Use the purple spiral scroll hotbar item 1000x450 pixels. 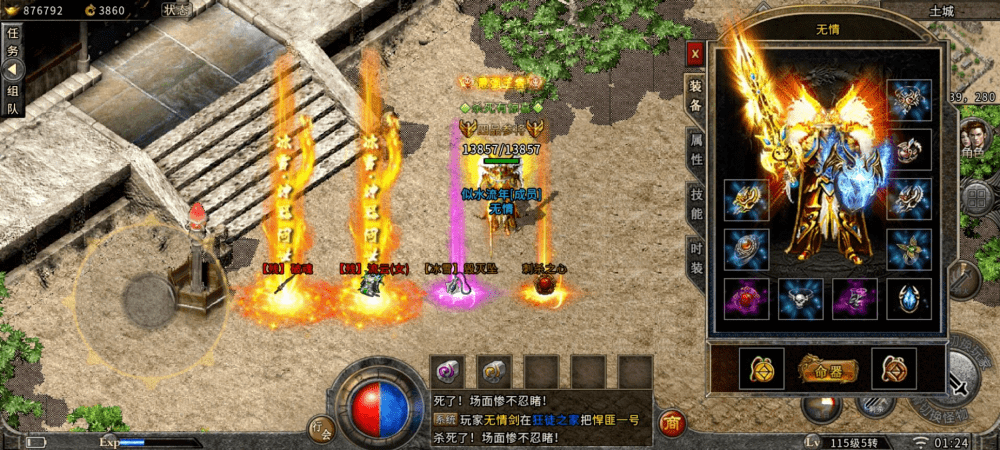click(x=447, y=371)
